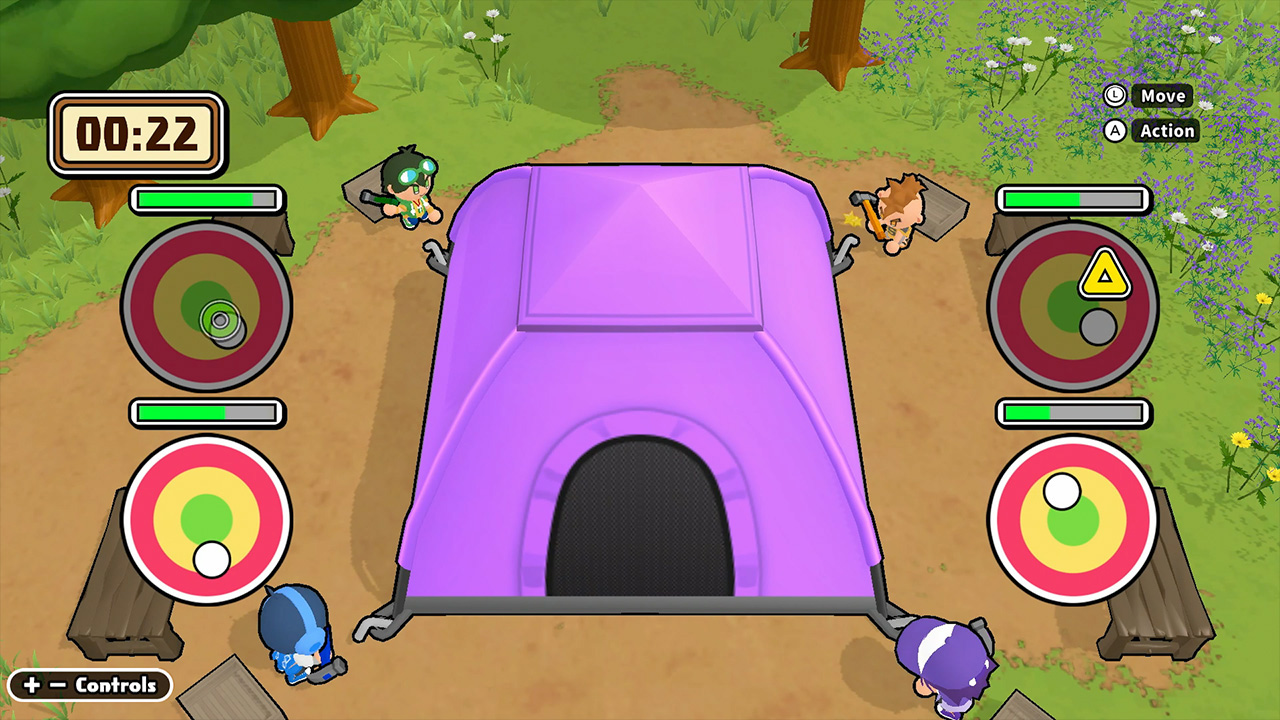The height and width of the screenshot is (720, 1280).
Task: Select the Action label prompt
Action: pyautogui.click(x=1167, y=130)
